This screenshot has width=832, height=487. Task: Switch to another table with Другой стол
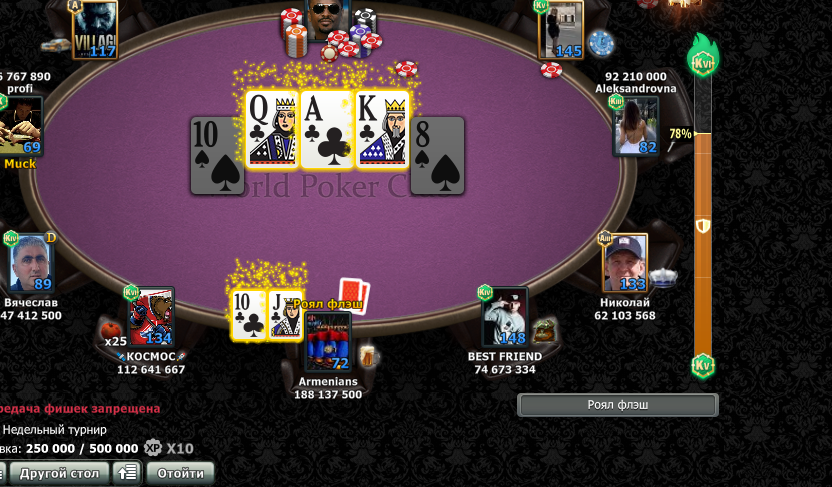point(57,473)
